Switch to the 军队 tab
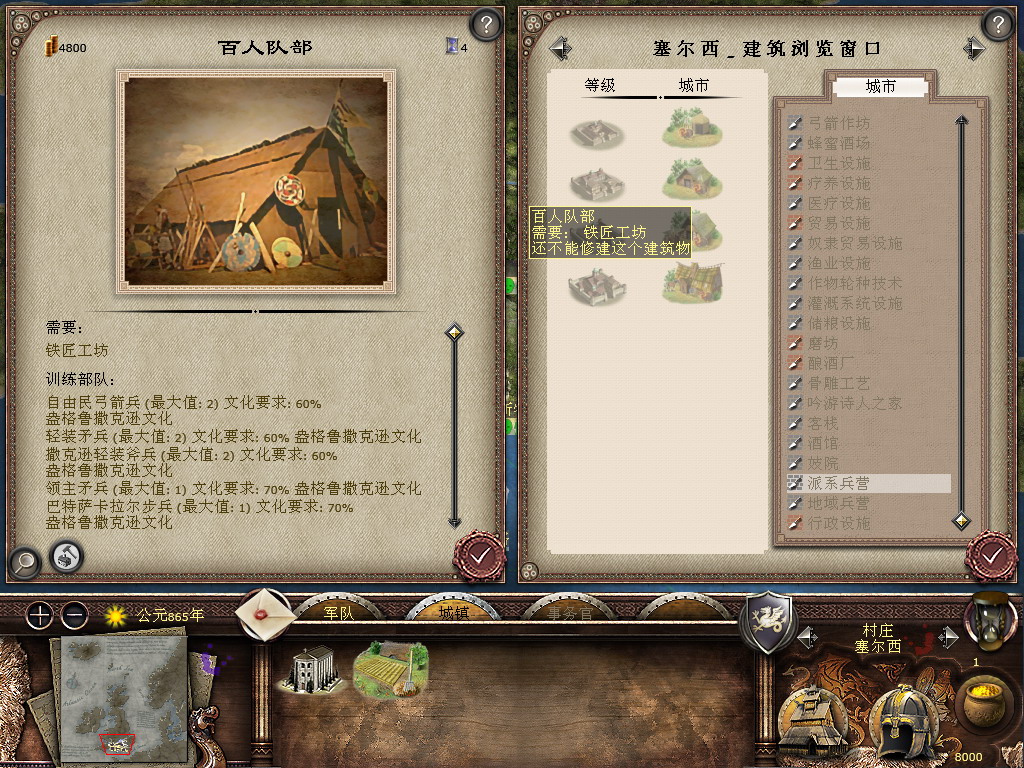The image size is (1024, 768). point(339,612)
